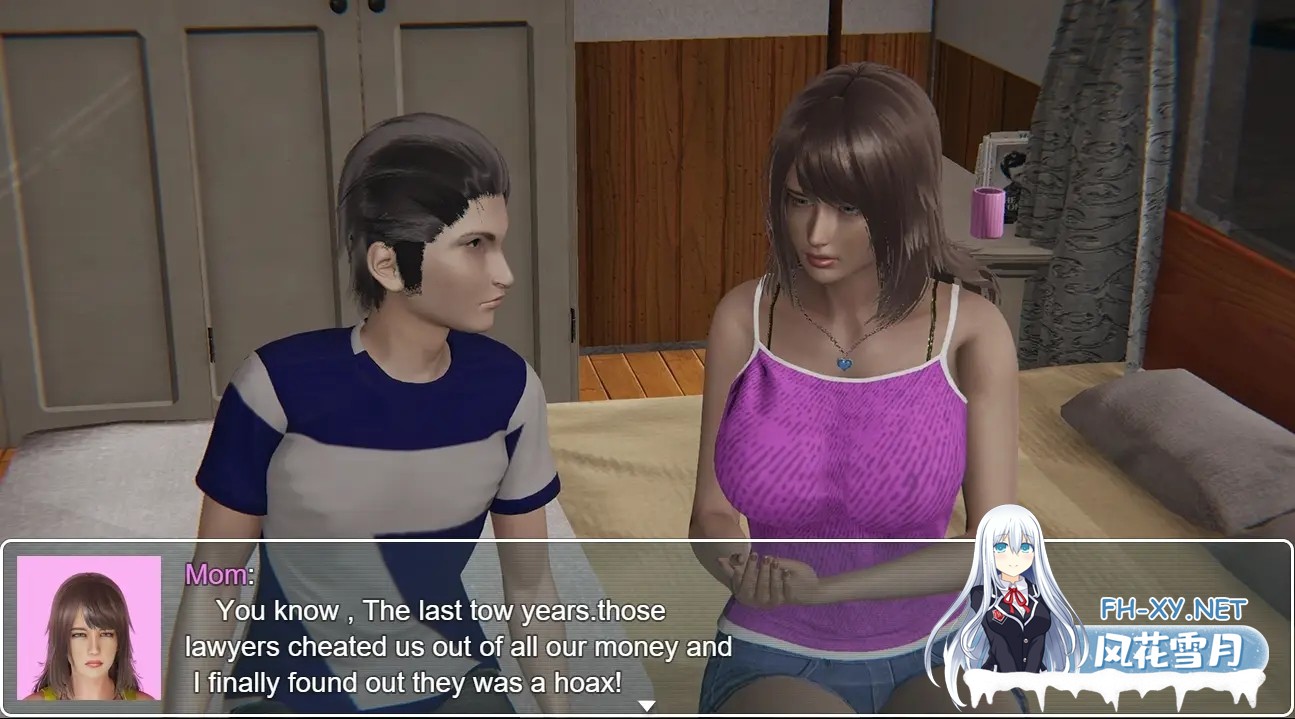Select Mom's portrait in the dialogue box
Viewport: 1295px width, 719px height.
tap(89, 628)
